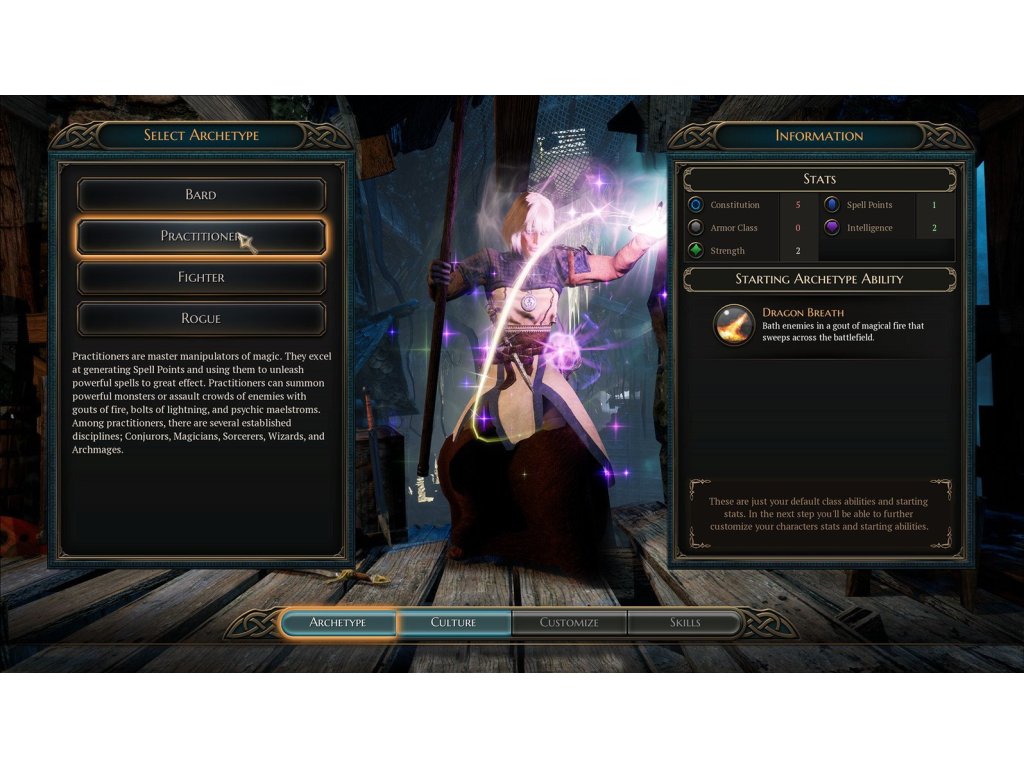
Task: Select the Bard archetype
Action: [201, 195]
